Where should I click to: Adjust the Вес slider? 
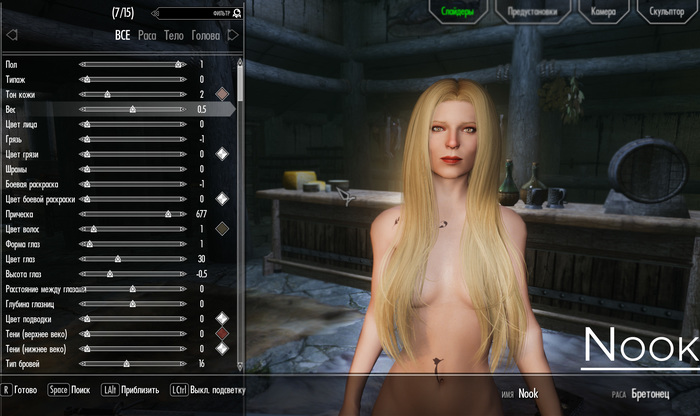[132, 108]
